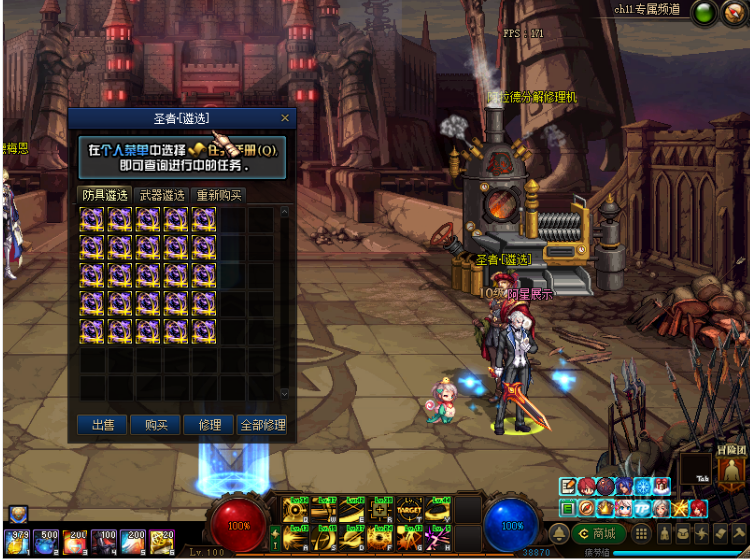Open the 重新购买 tab
Viewport: 750px width, 559px height.
(219, 195)
